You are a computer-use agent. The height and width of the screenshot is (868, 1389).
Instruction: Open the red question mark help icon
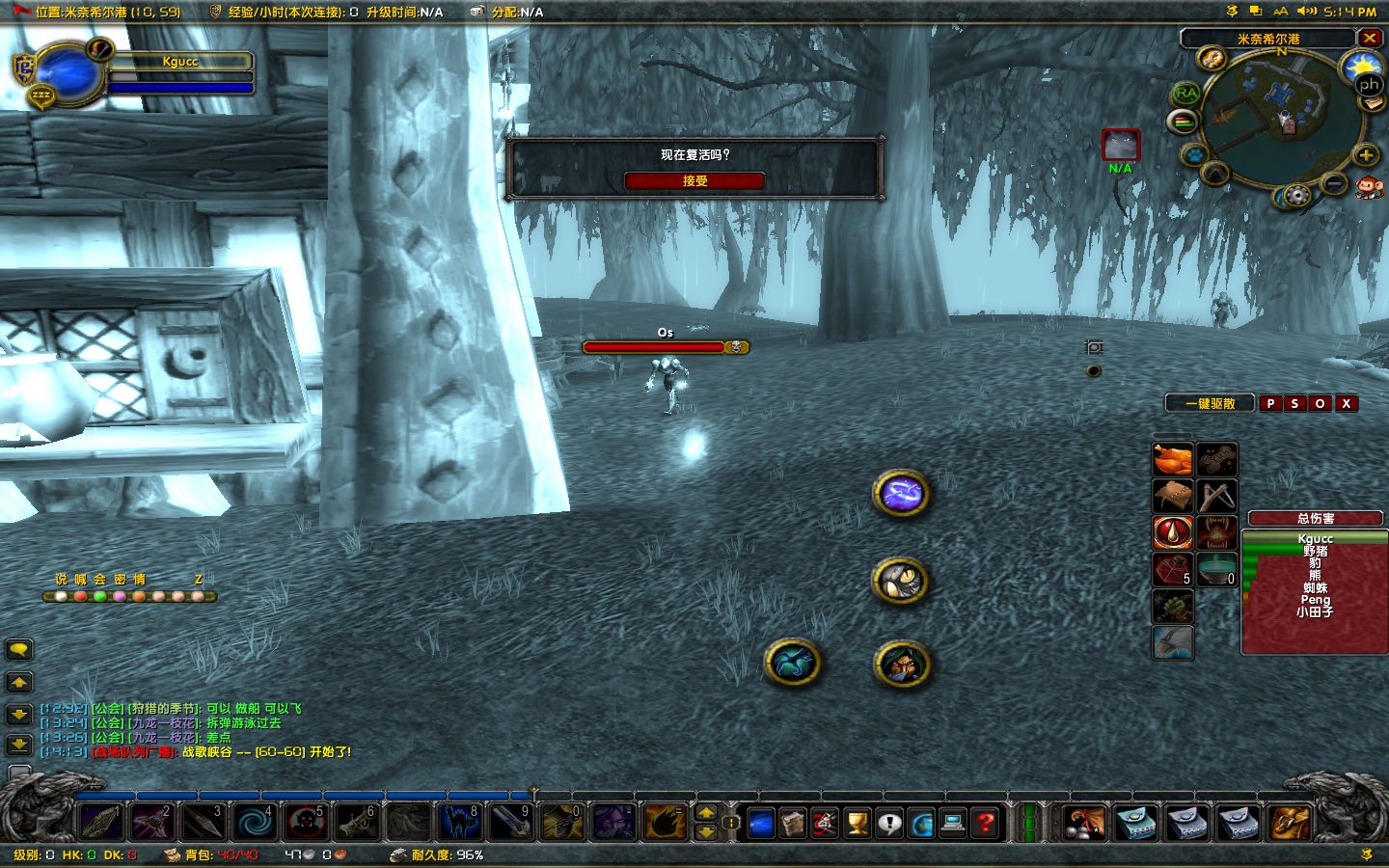pyautogui.click(x=983, y=823)
